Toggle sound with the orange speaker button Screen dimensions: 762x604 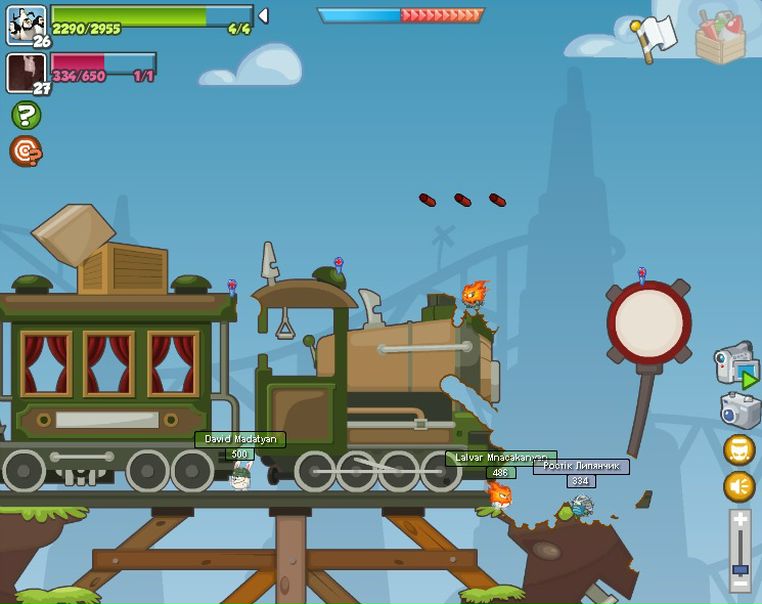coord(739,487)
